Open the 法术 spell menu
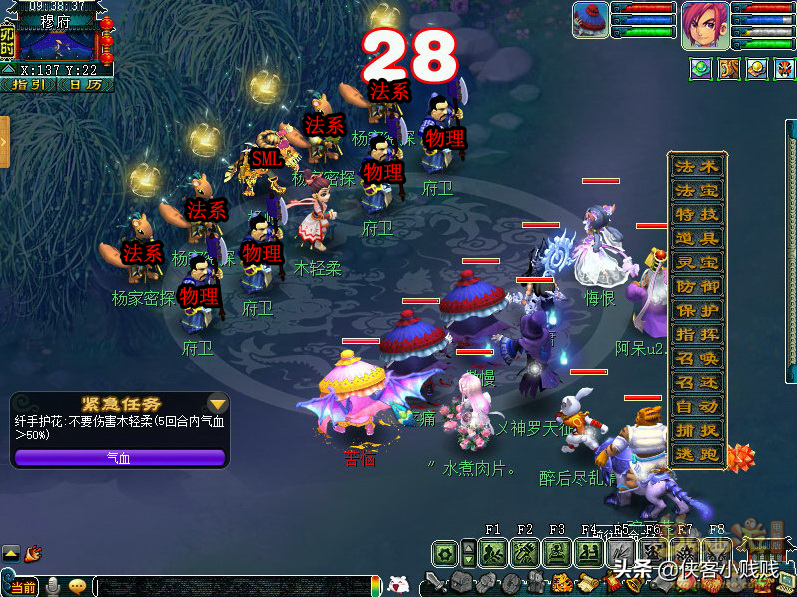 (x=696, y=167)
